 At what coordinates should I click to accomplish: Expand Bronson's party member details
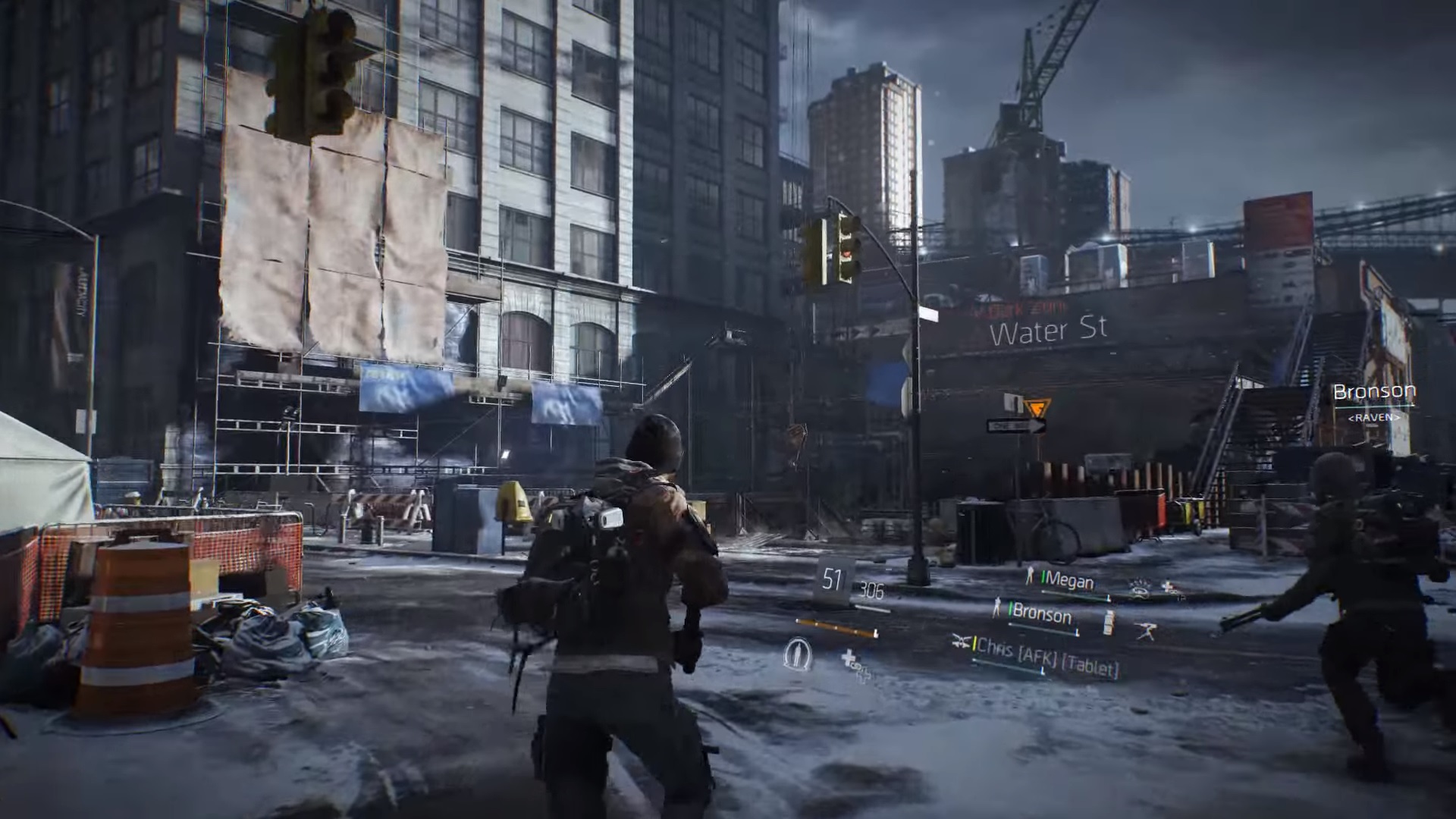point(1044,616)
